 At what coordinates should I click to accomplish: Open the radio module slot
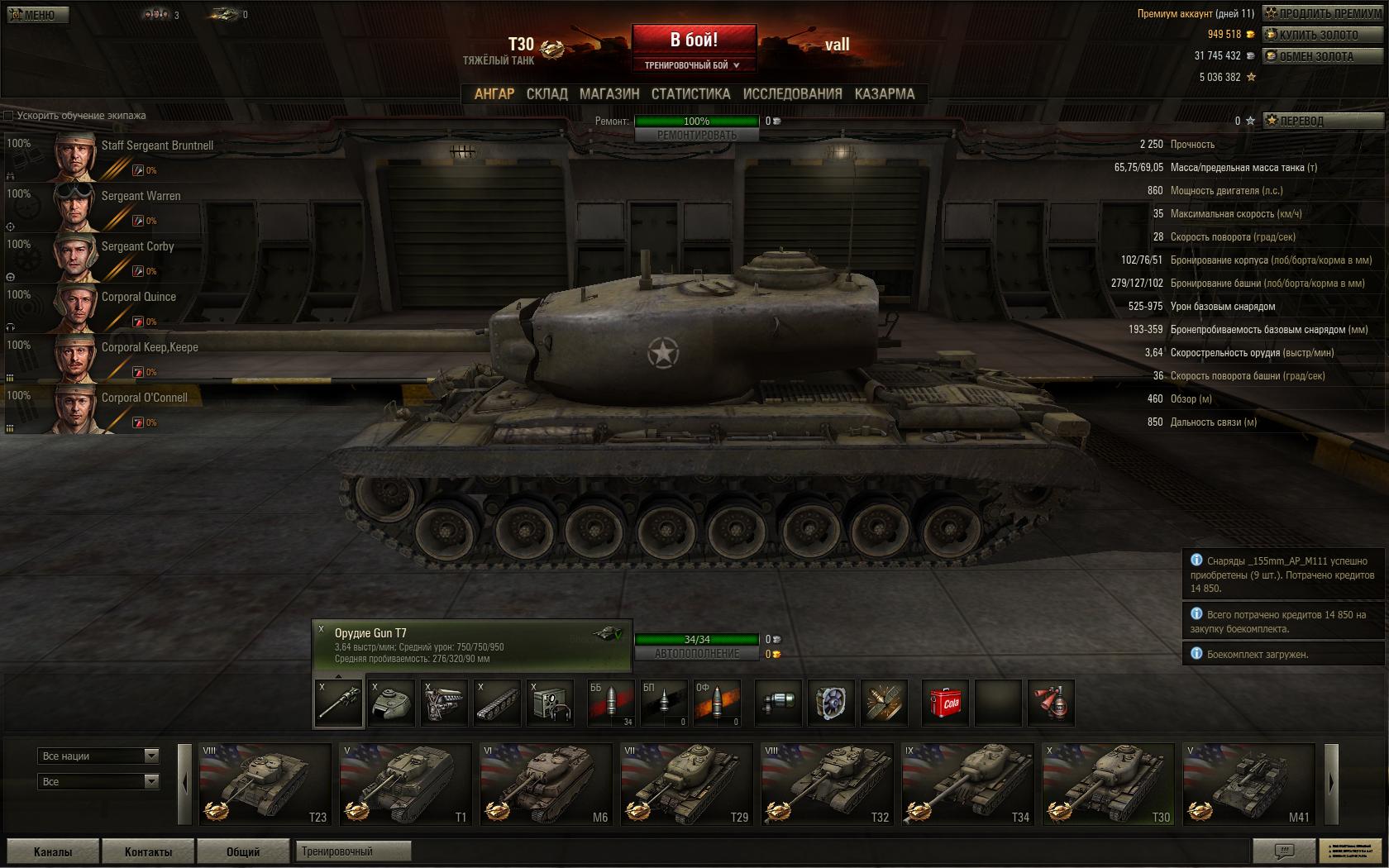coord(550,702)
